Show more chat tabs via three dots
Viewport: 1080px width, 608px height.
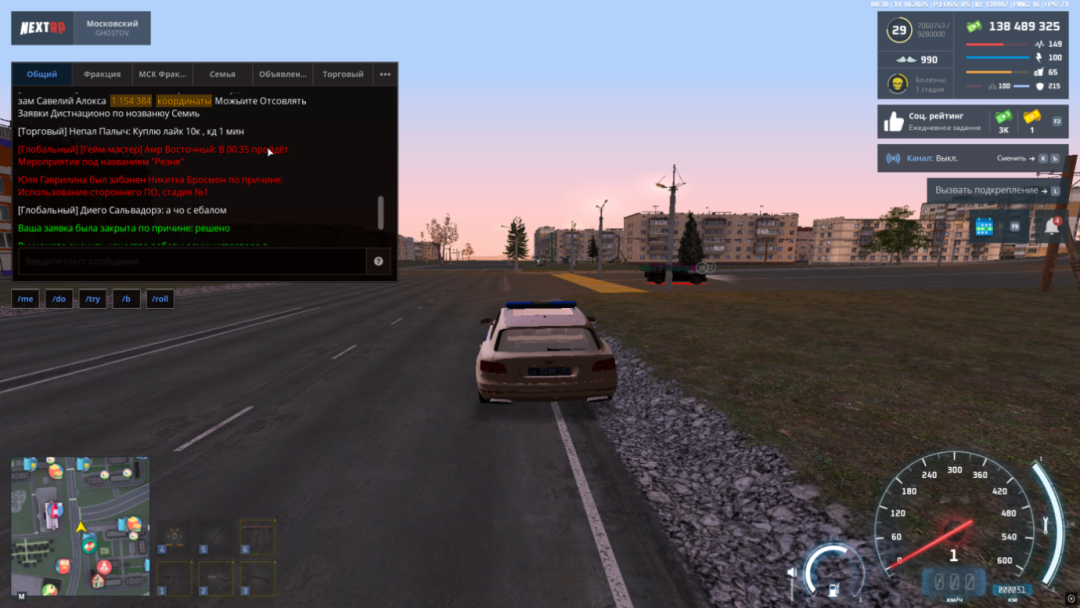(385, 74)
